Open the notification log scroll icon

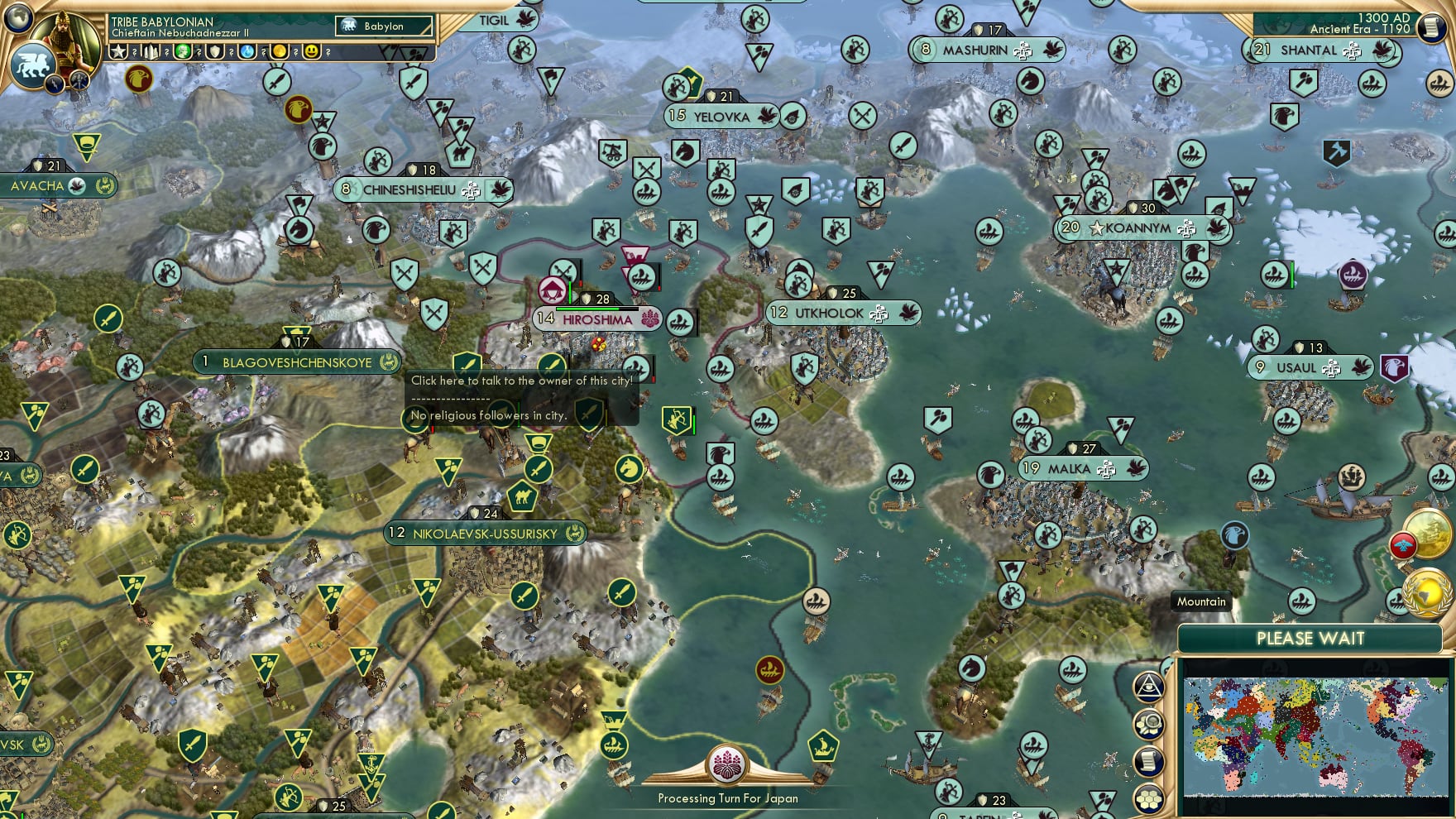[1149, 759]
